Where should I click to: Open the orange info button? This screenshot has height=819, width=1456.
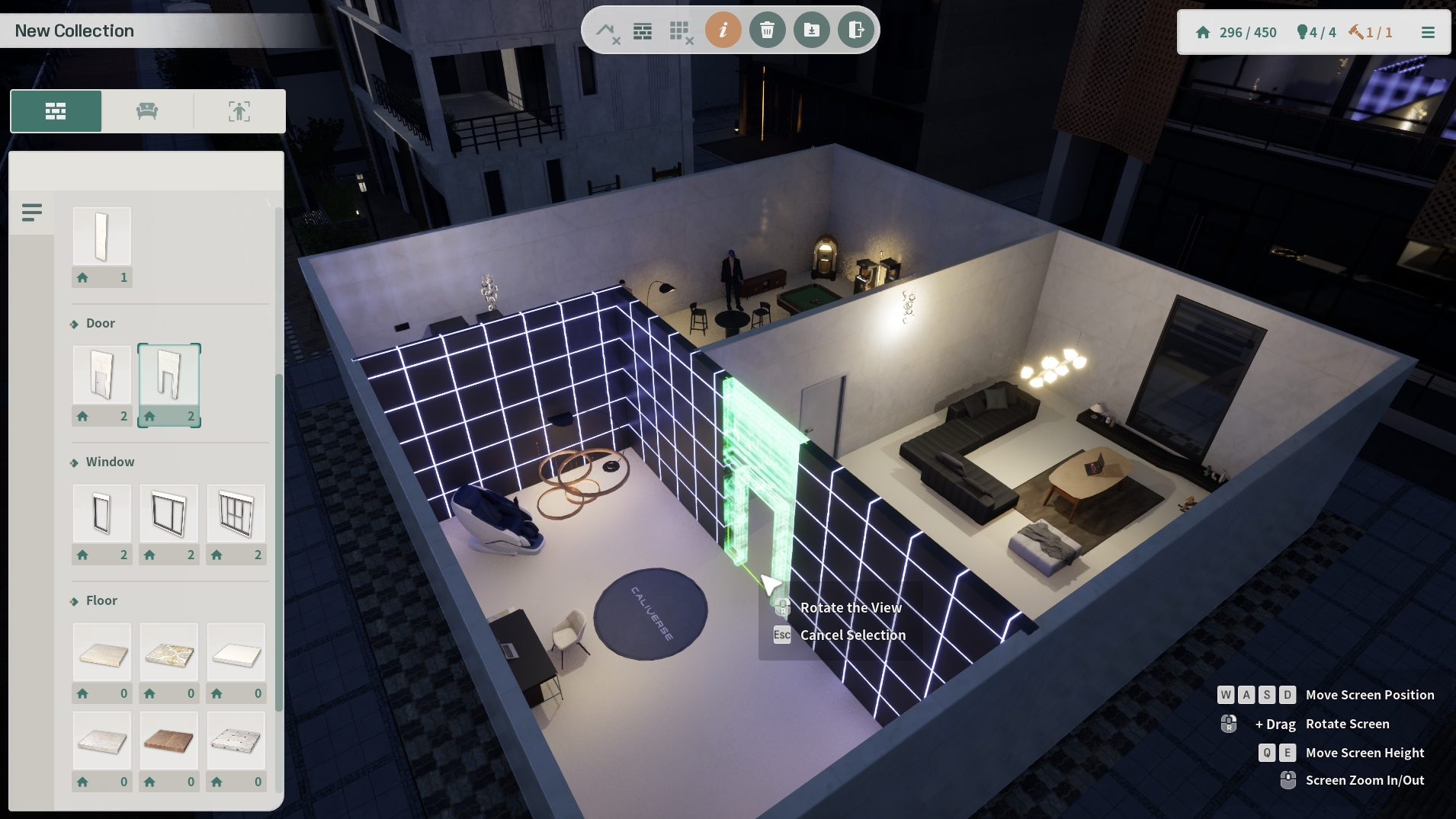(x=723, y=30)
